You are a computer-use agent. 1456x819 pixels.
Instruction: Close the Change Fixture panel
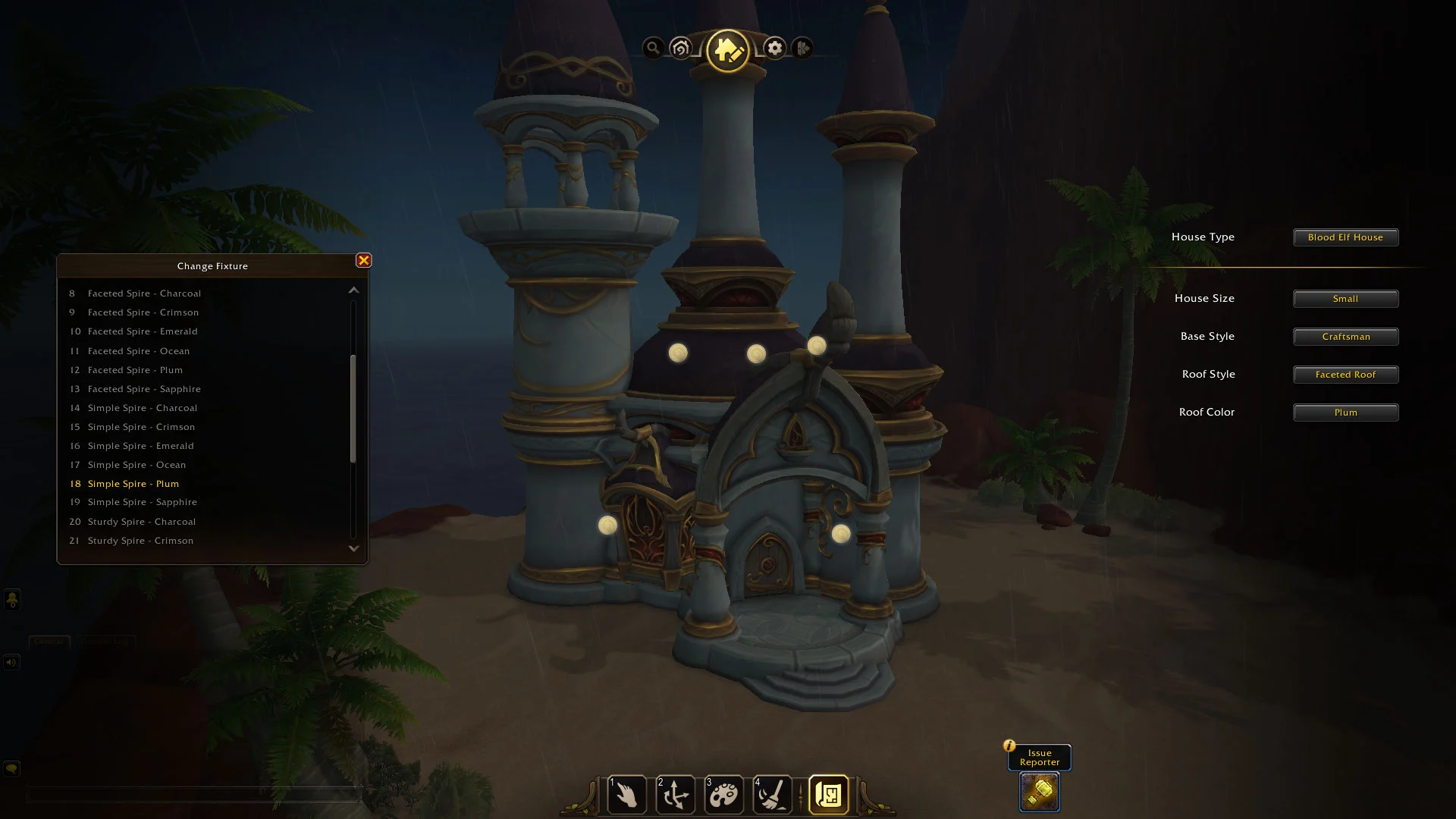(x=363, y=261)
